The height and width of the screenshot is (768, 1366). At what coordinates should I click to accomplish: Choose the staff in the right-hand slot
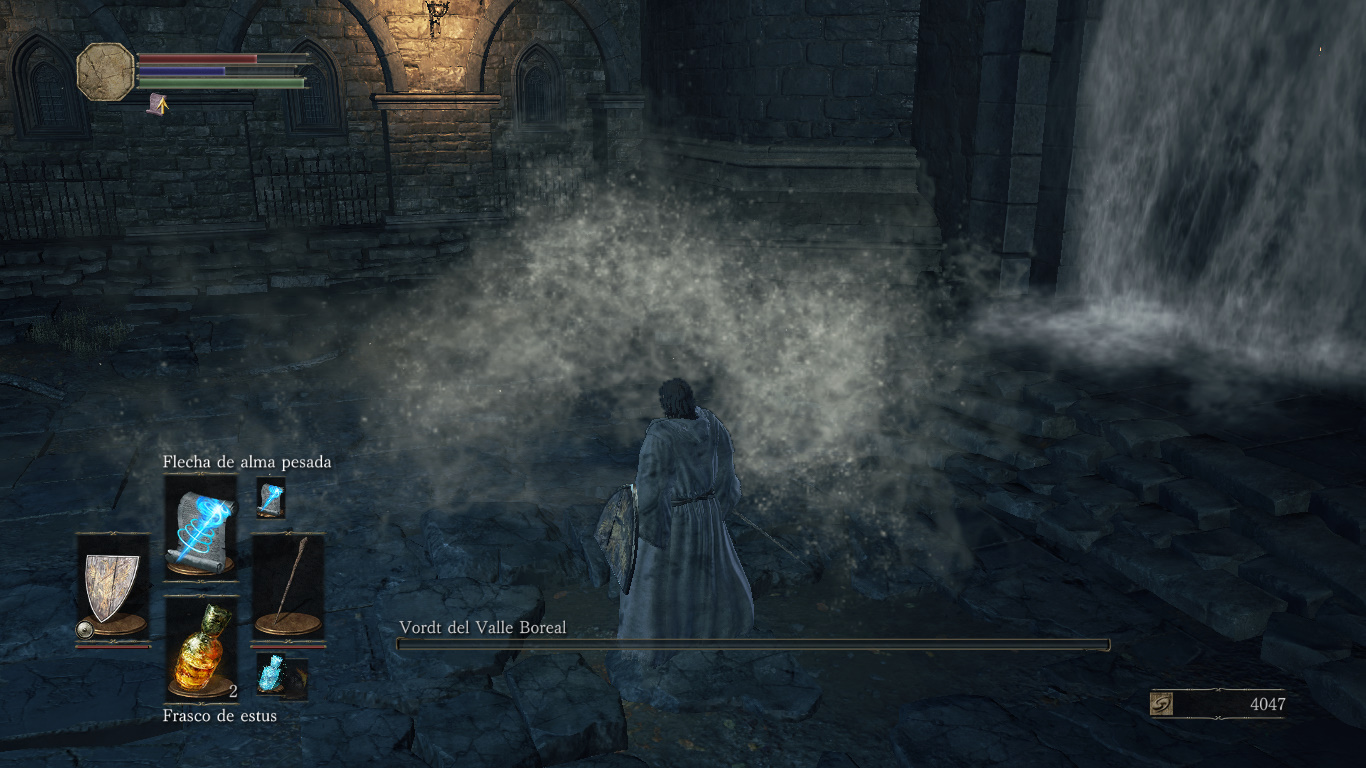pos(288,588)
